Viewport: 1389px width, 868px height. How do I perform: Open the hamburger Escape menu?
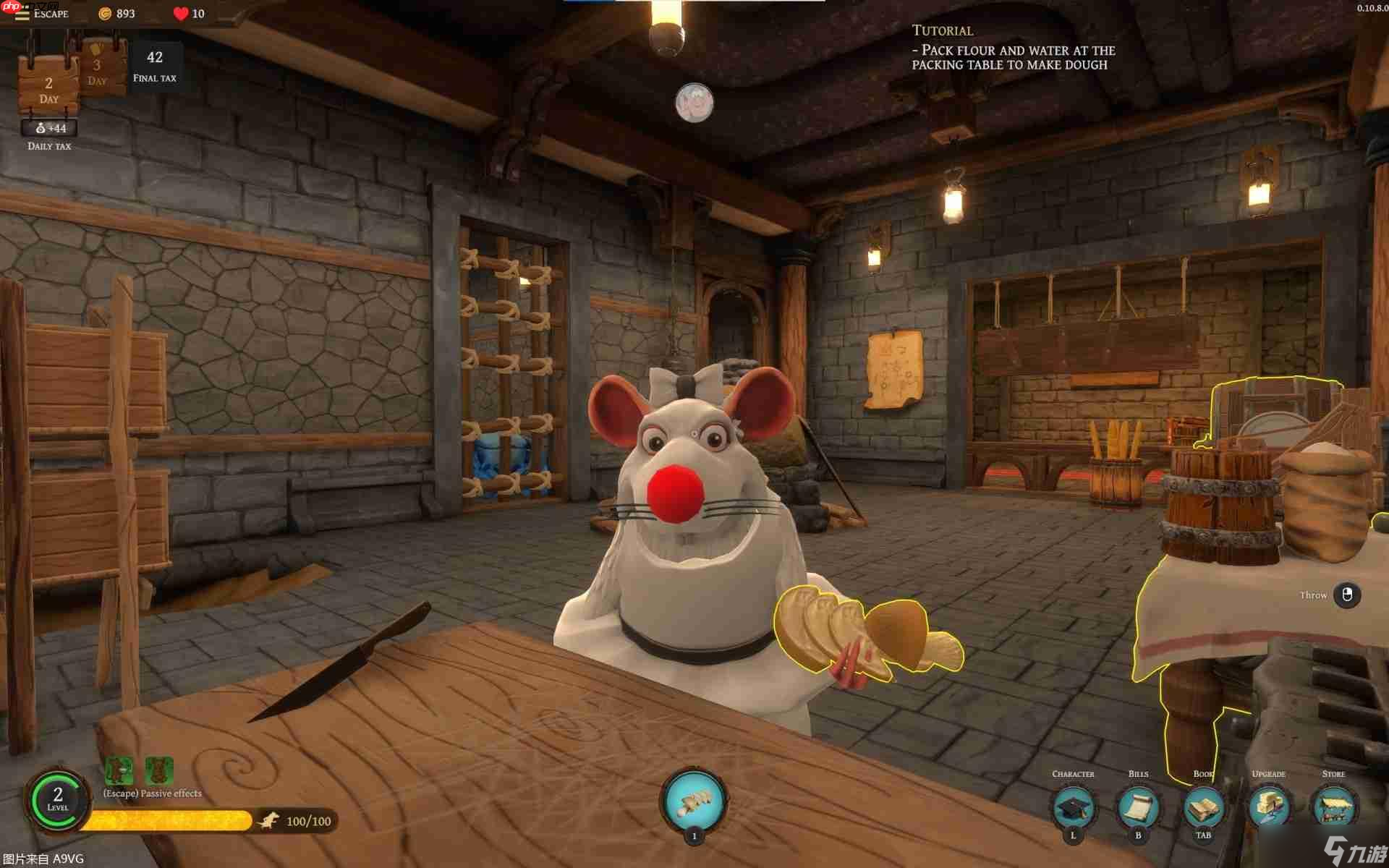(x=24, y=13)
